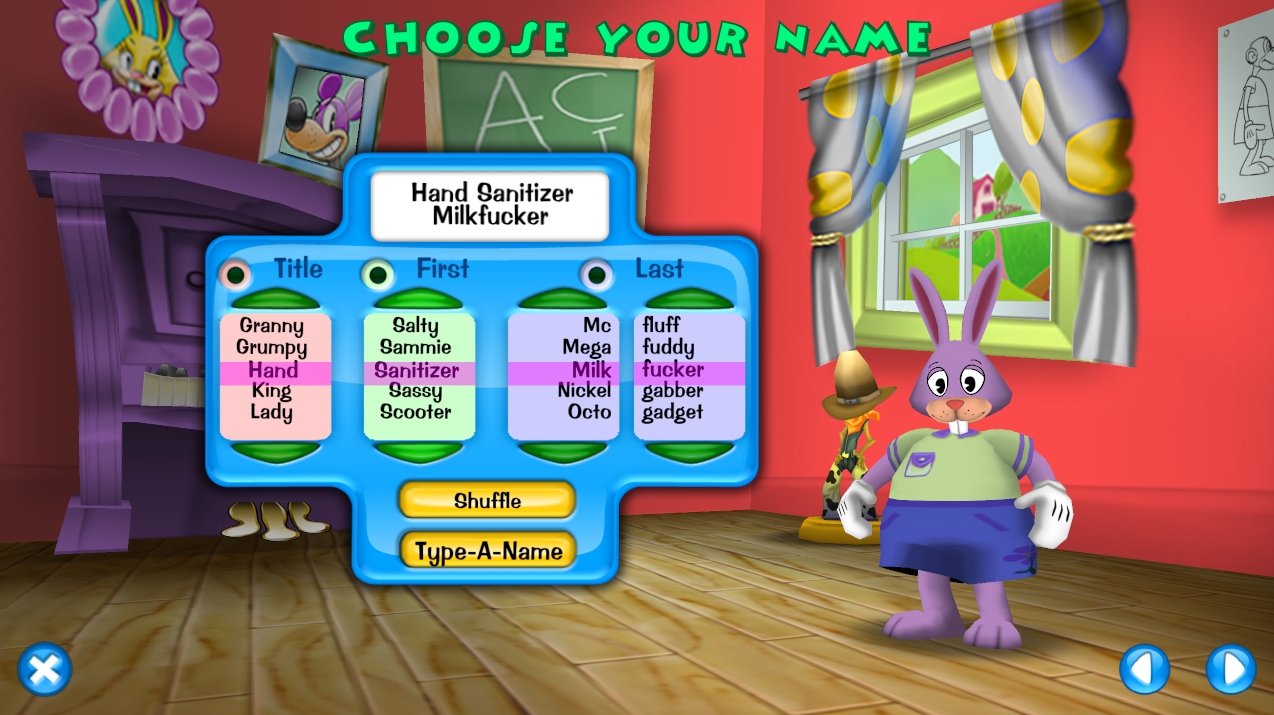Toggle the Last name part
This screenshot has height=715, width=1274.
(597, 273)
